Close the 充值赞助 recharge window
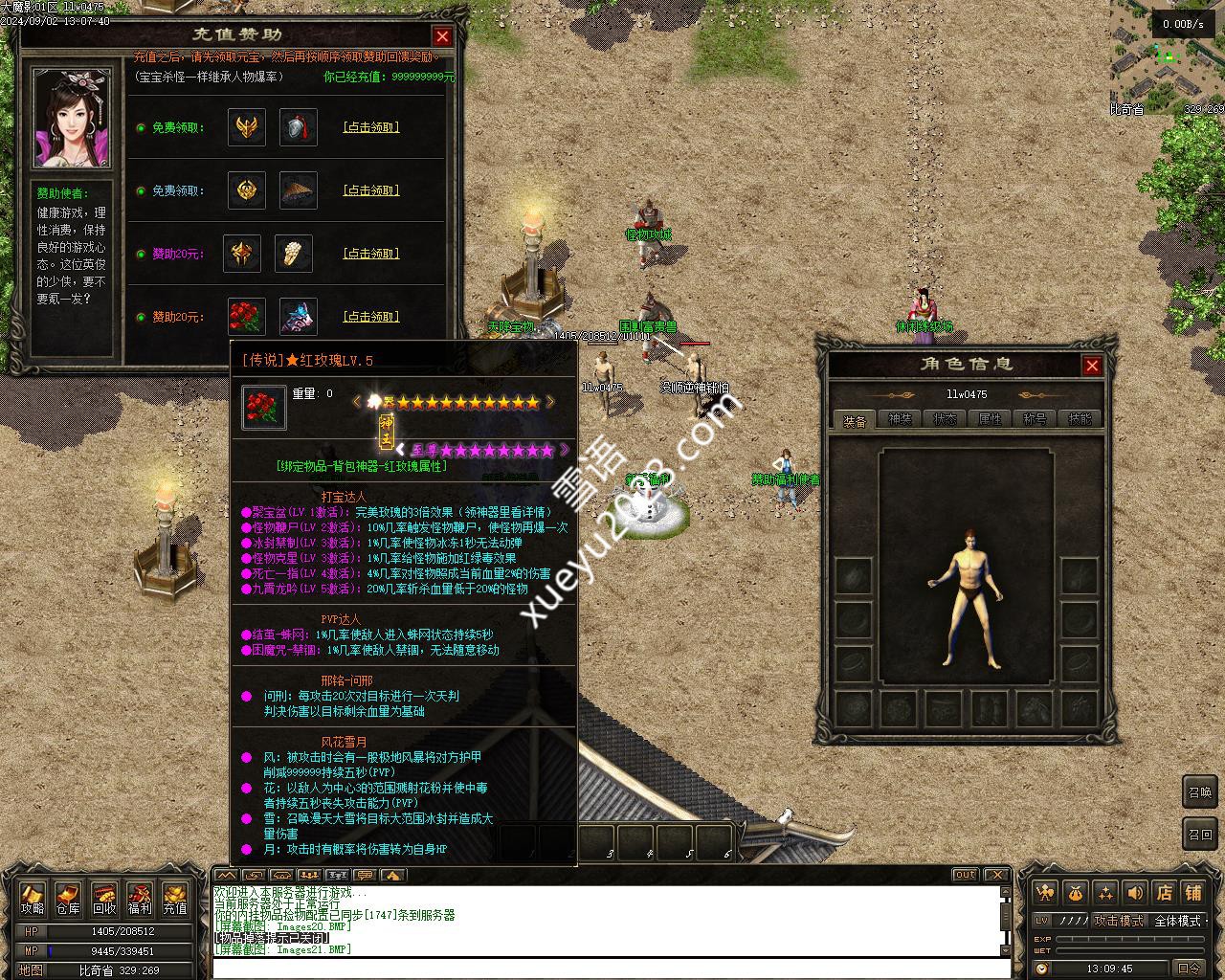The height and width of the screenshot is (980, 1225). click(x=442, y=36)
